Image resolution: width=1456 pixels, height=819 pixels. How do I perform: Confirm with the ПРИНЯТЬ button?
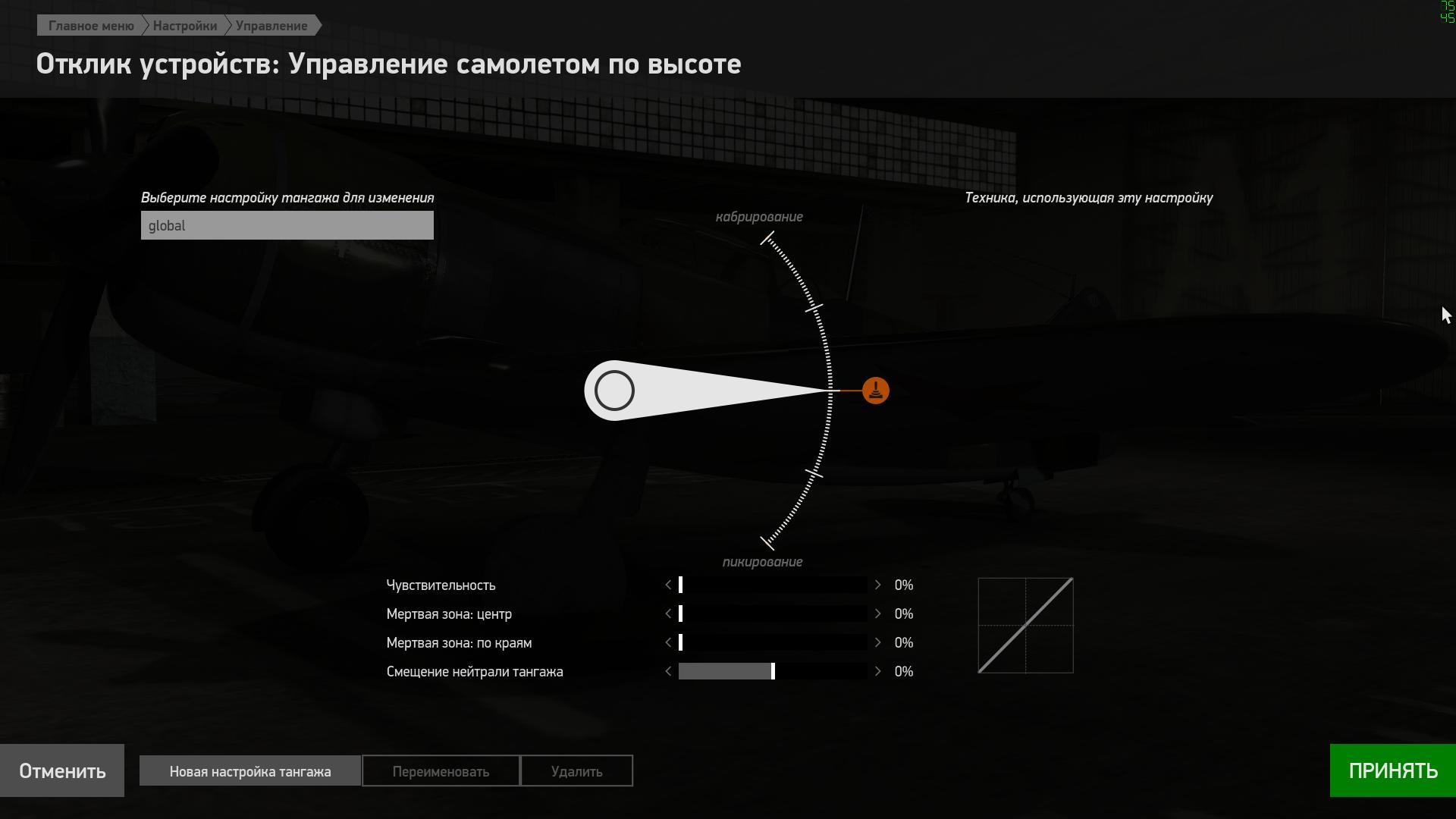pyautogui.click(x=1392, y=770)
